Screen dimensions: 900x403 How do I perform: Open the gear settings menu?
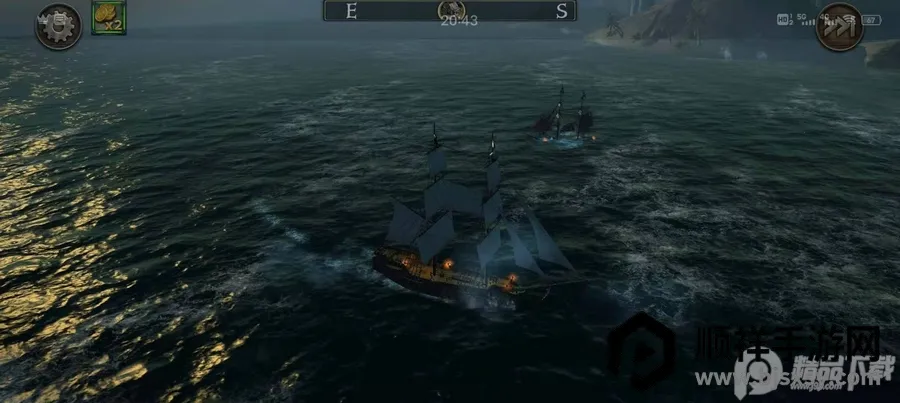(x=57, y=26)
